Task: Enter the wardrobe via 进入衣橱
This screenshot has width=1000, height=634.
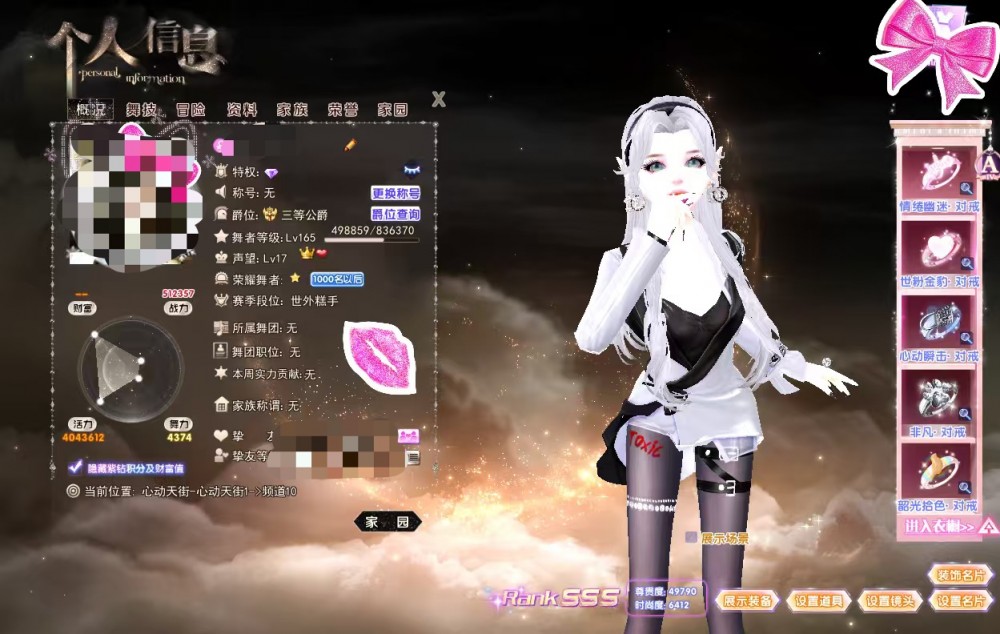Action: (x=939, y=526)
